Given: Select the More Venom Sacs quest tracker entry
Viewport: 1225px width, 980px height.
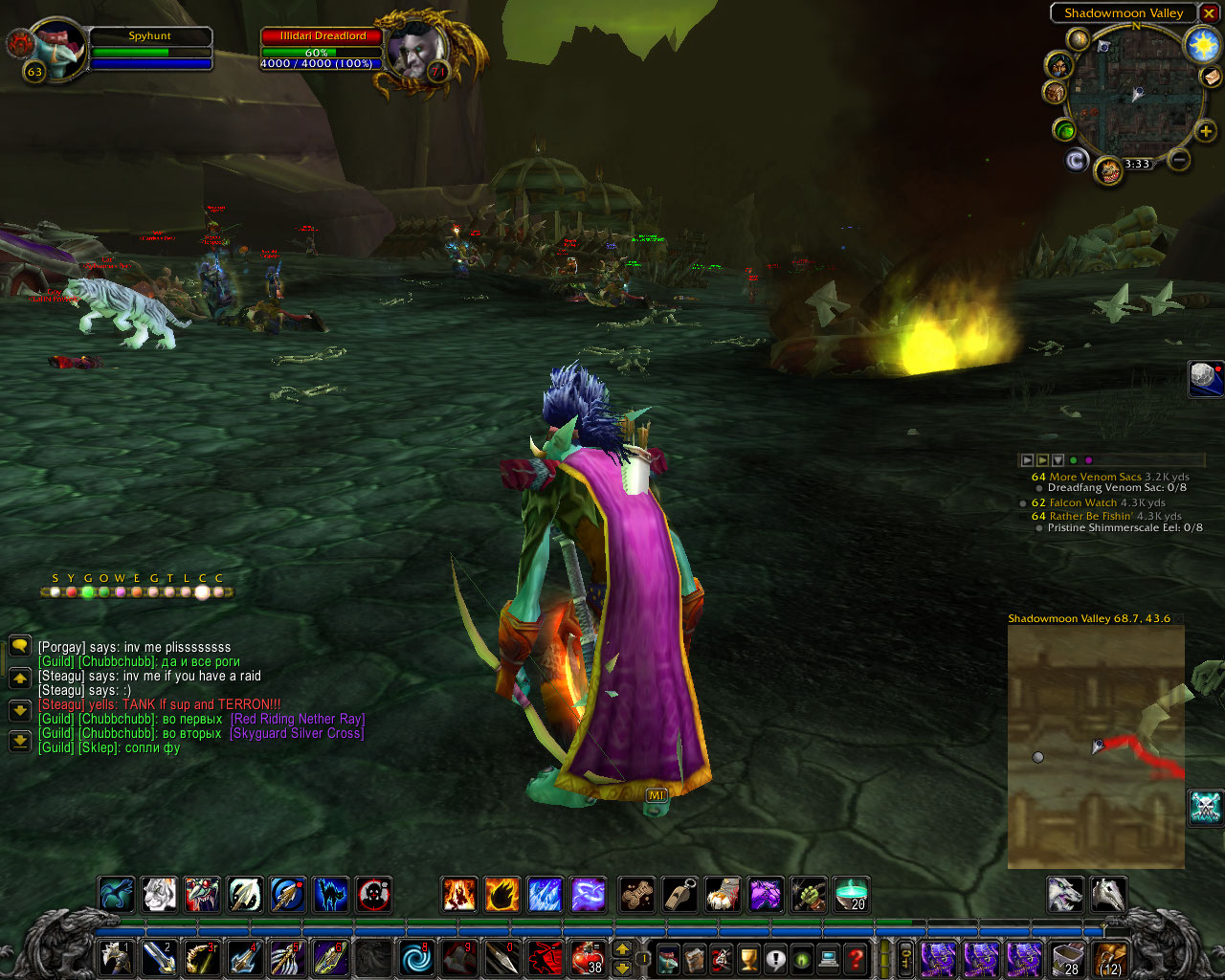Looking at the screenshot, I should coord(1095,477).
